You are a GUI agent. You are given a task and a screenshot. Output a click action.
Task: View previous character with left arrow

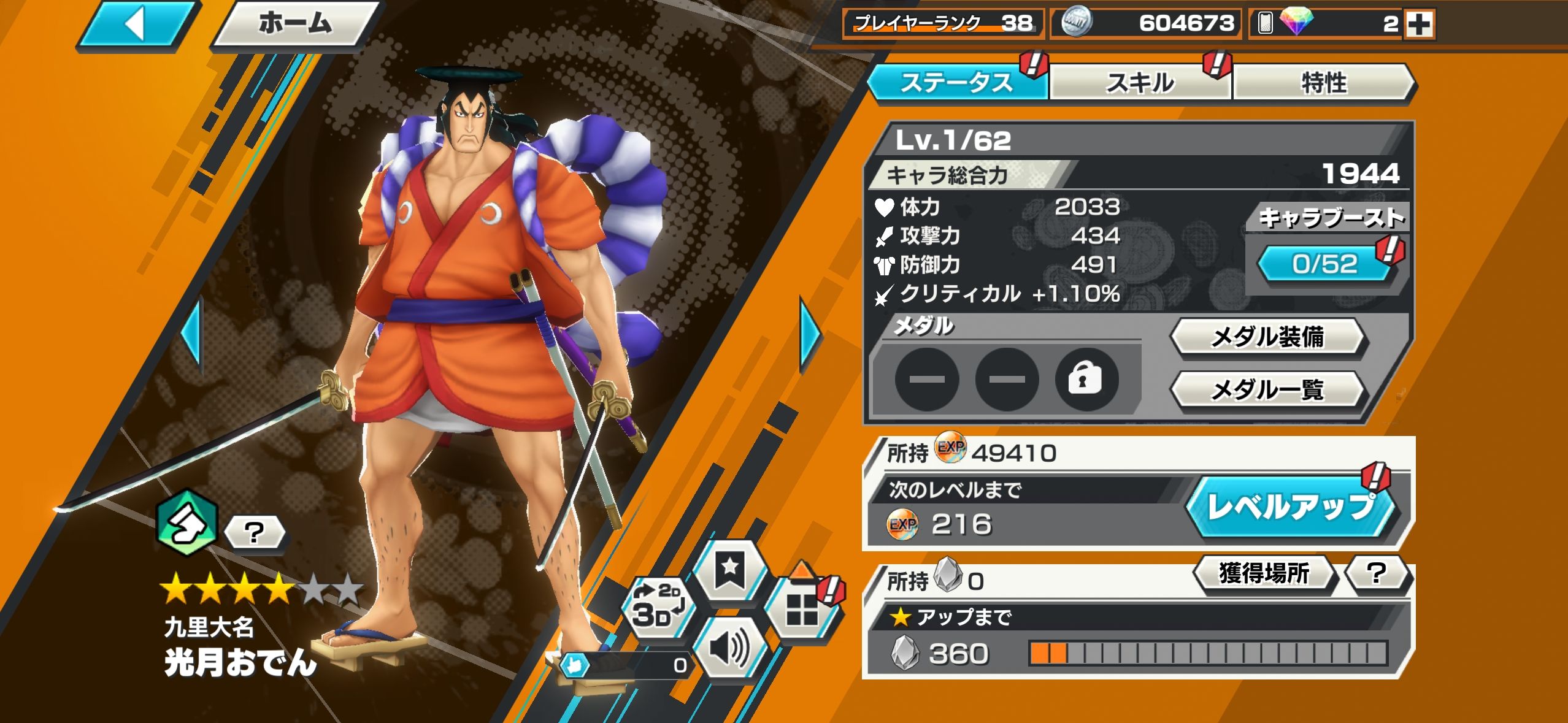[191, 335]
